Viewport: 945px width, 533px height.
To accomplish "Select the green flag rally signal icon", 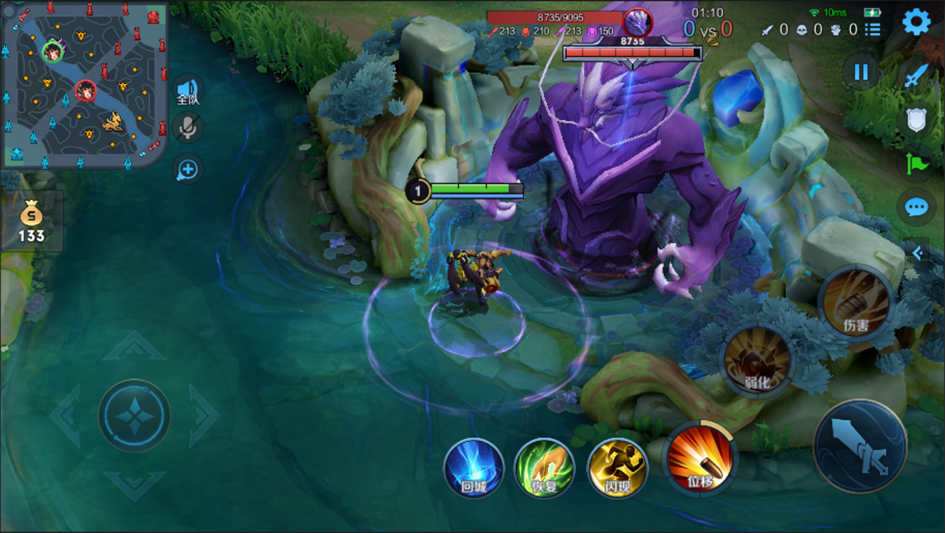I will click(916, 163).
